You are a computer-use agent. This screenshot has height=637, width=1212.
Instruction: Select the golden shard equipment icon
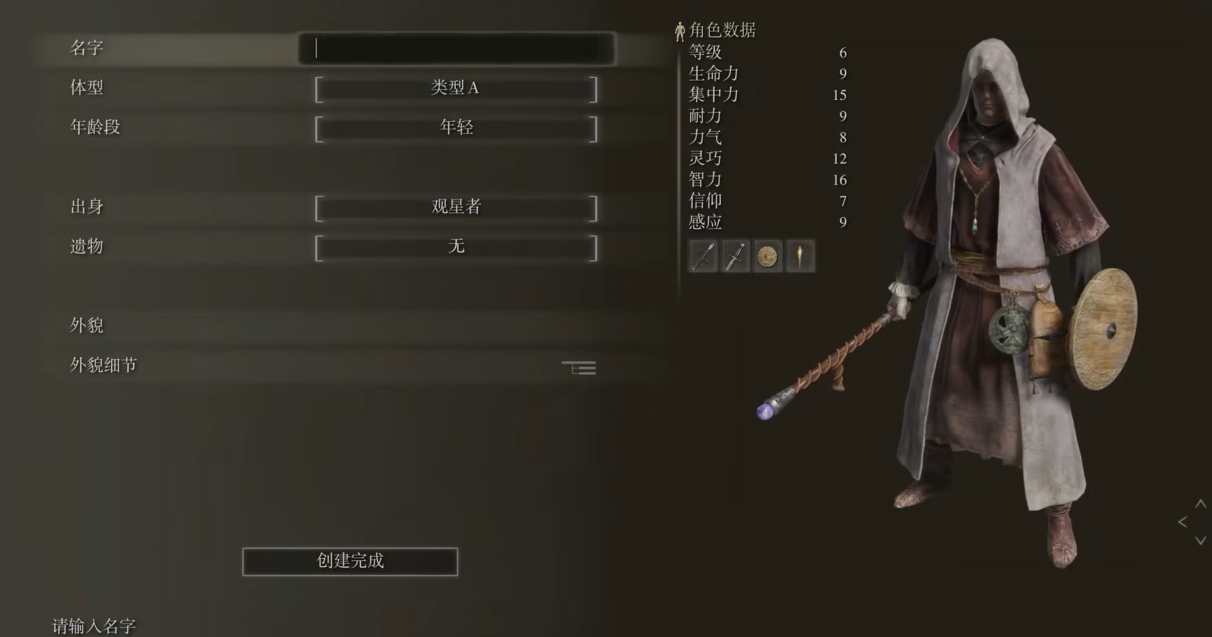click(800, 257)
